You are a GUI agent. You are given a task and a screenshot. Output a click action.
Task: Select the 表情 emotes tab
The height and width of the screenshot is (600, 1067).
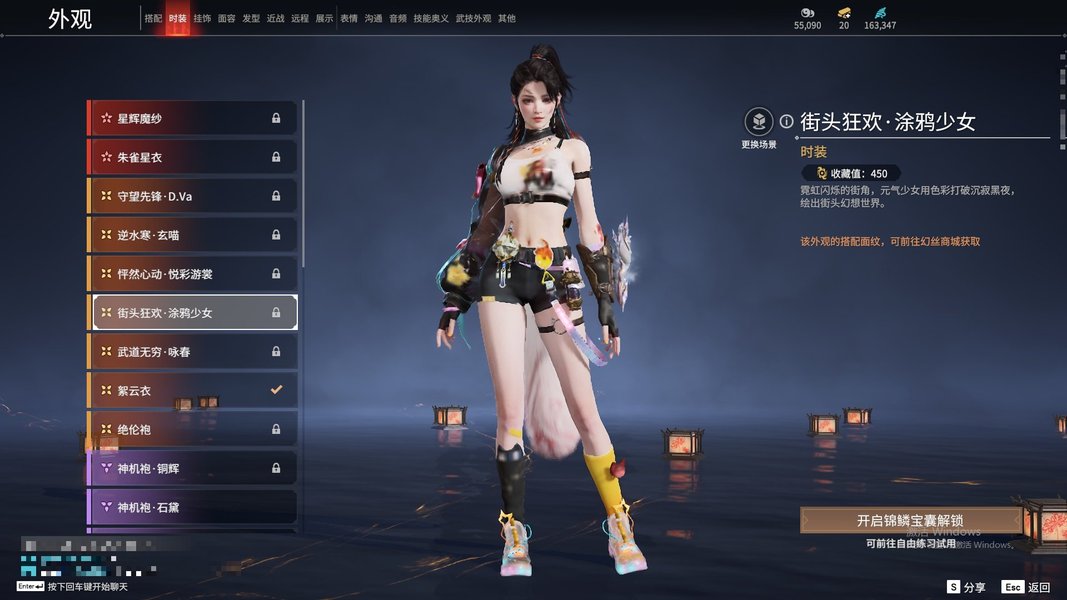348,19
